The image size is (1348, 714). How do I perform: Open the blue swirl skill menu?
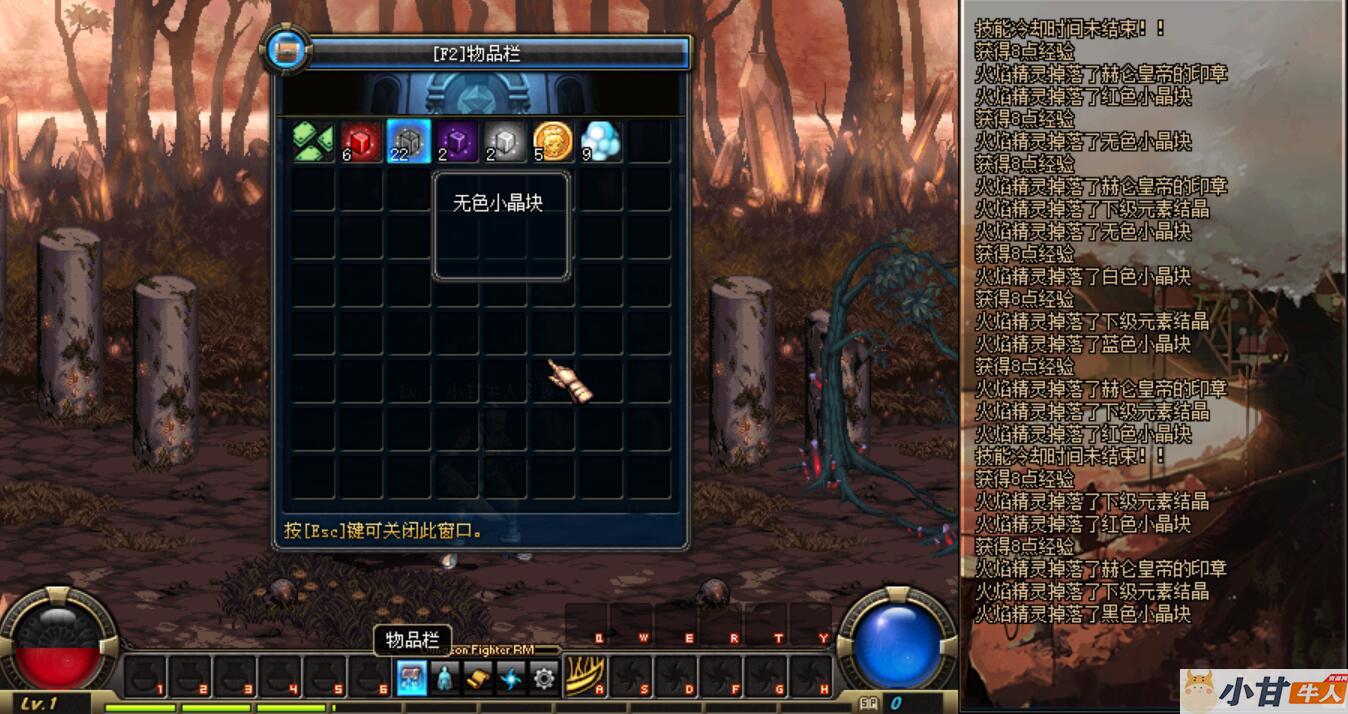coord(511,678)
